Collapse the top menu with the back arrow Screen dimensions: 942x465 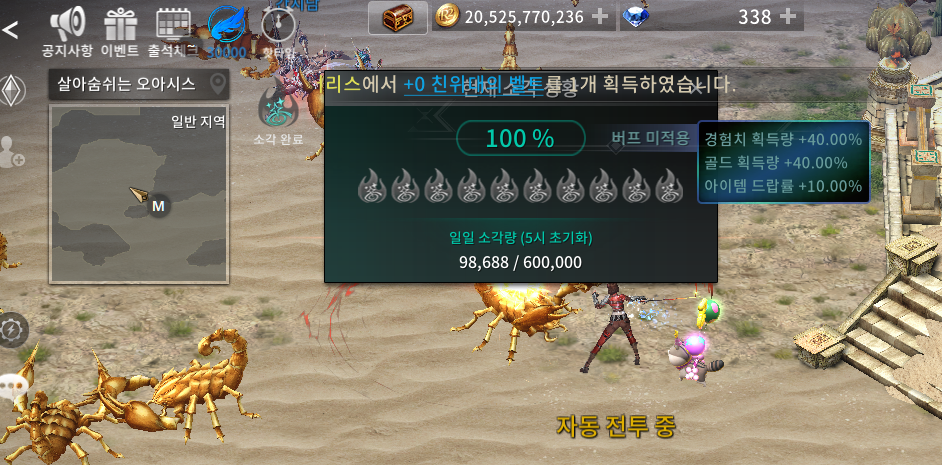[x=11, y=29]
